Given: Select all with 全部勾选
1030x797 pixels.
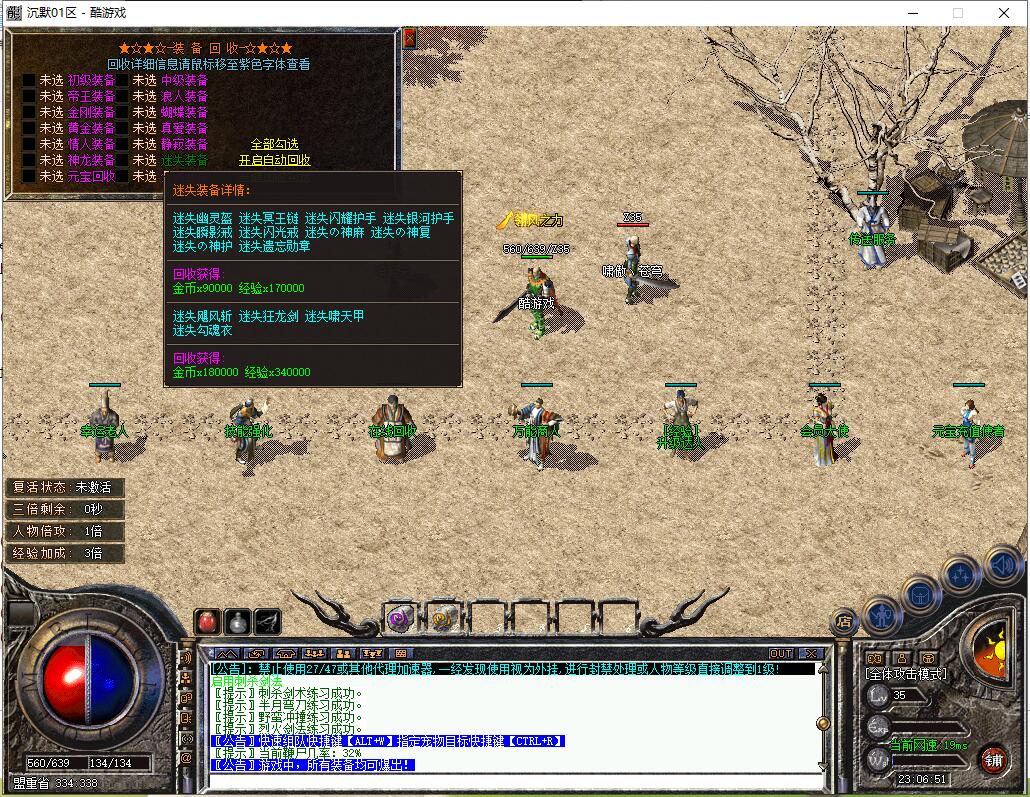Looking at the screenshot, I should point(274,144).
